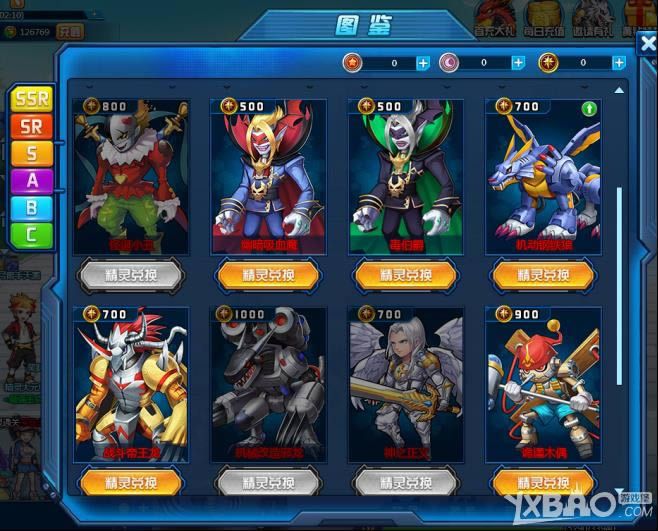Viewport: 658px width, 531px height.
Task: Add red star currency with plus button
Action: tap(423, 63)
